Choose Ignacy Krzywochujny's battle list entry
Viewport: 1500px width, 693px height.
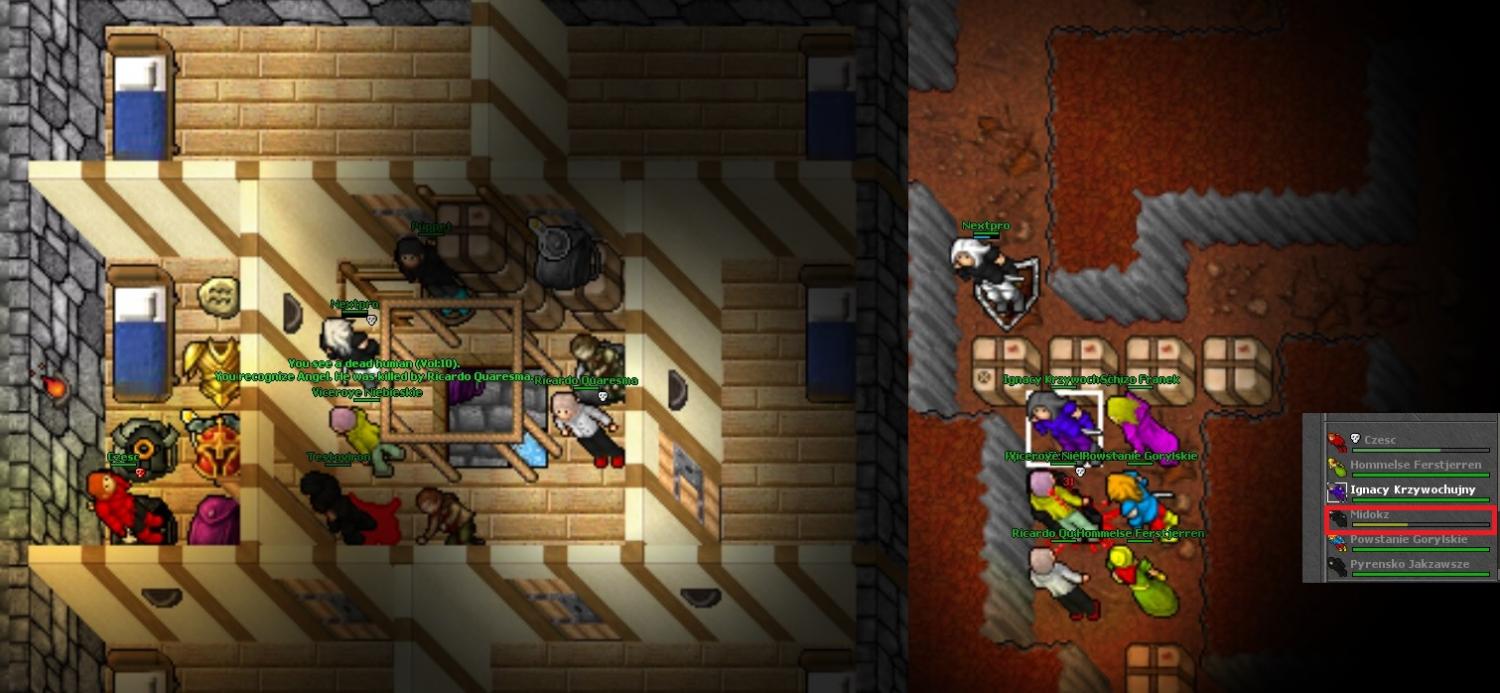pyautogui.click(x=1408, y=491)
